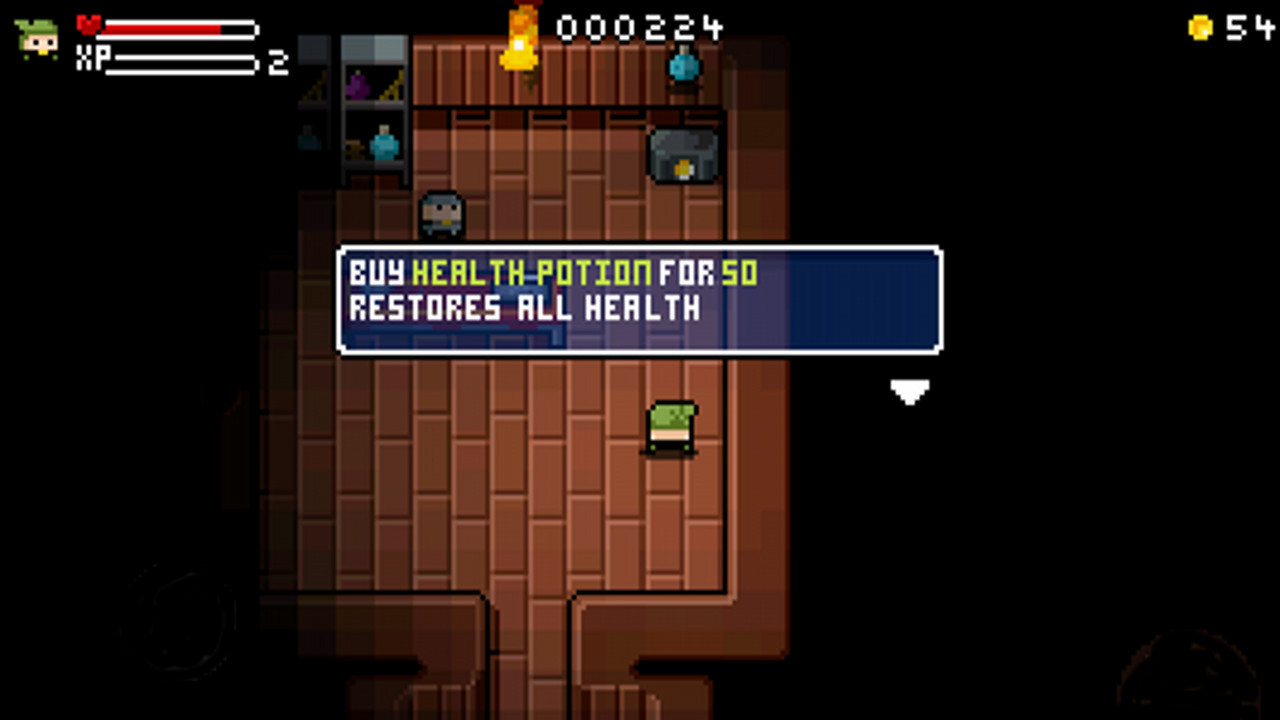The width and height of the screenshot is (1280, 720).
Task: Select the green-hooded hero character
Action: click(672, 425)
